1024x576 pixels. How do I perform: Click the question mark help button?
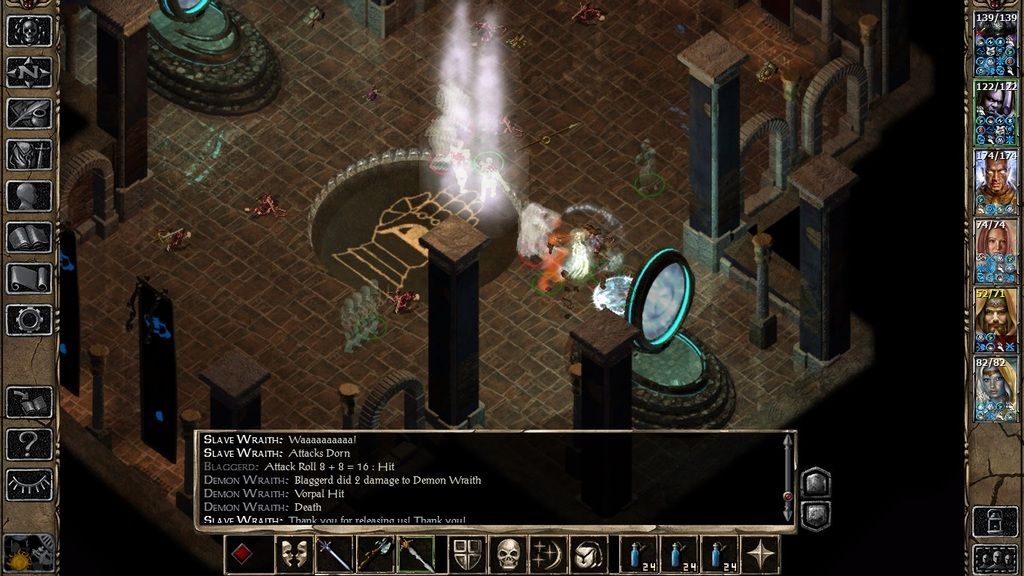click(x=29, y=443)
